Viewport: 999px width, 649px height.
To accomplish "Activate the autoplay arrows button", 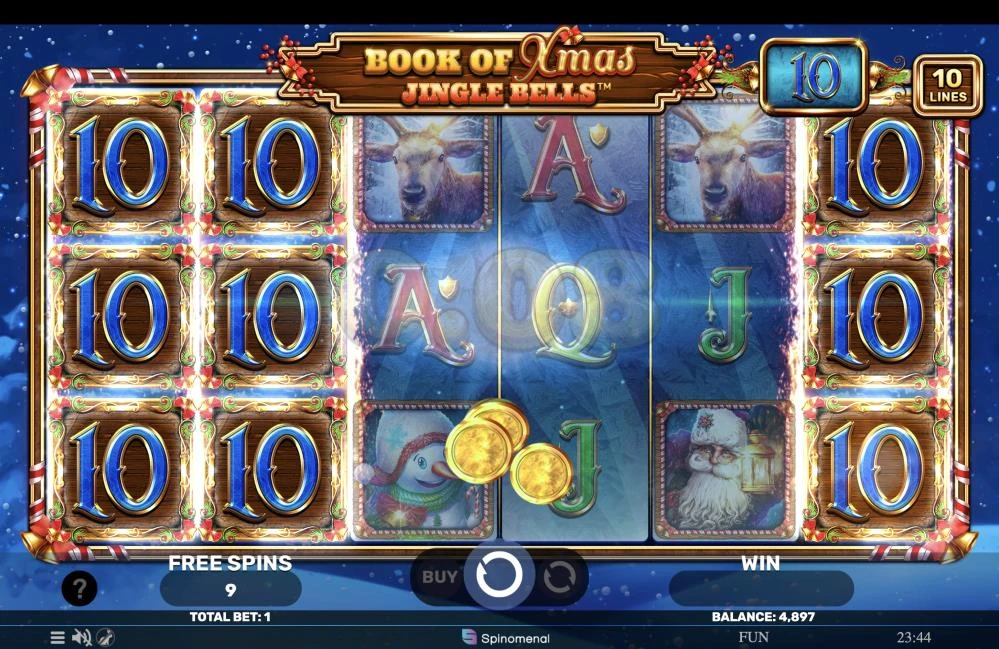I will (x=559, y=577).
